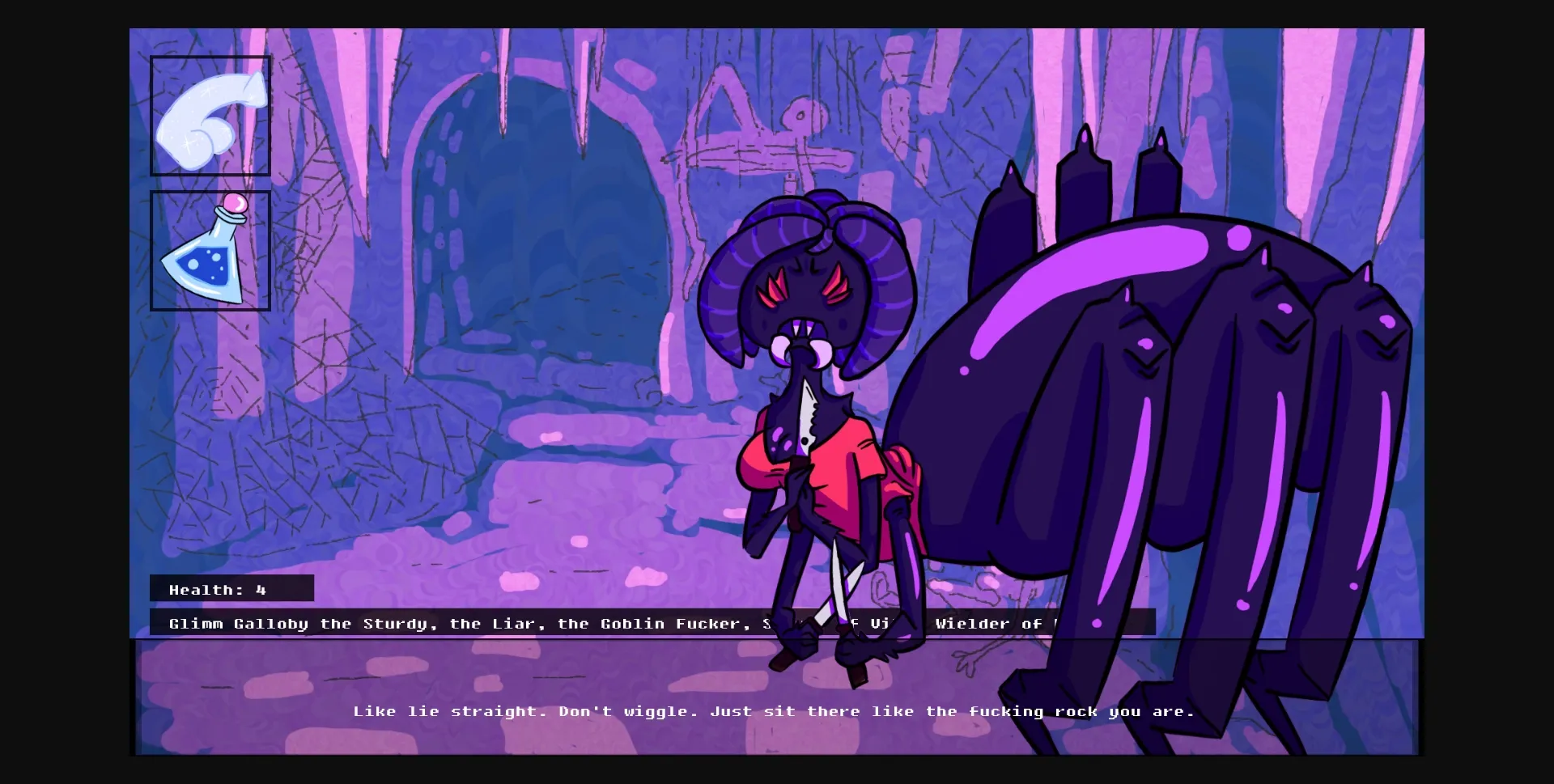Select the second inventory slot
The height and width of the screenshot is (784, 1554).
(x=210, y=251)
